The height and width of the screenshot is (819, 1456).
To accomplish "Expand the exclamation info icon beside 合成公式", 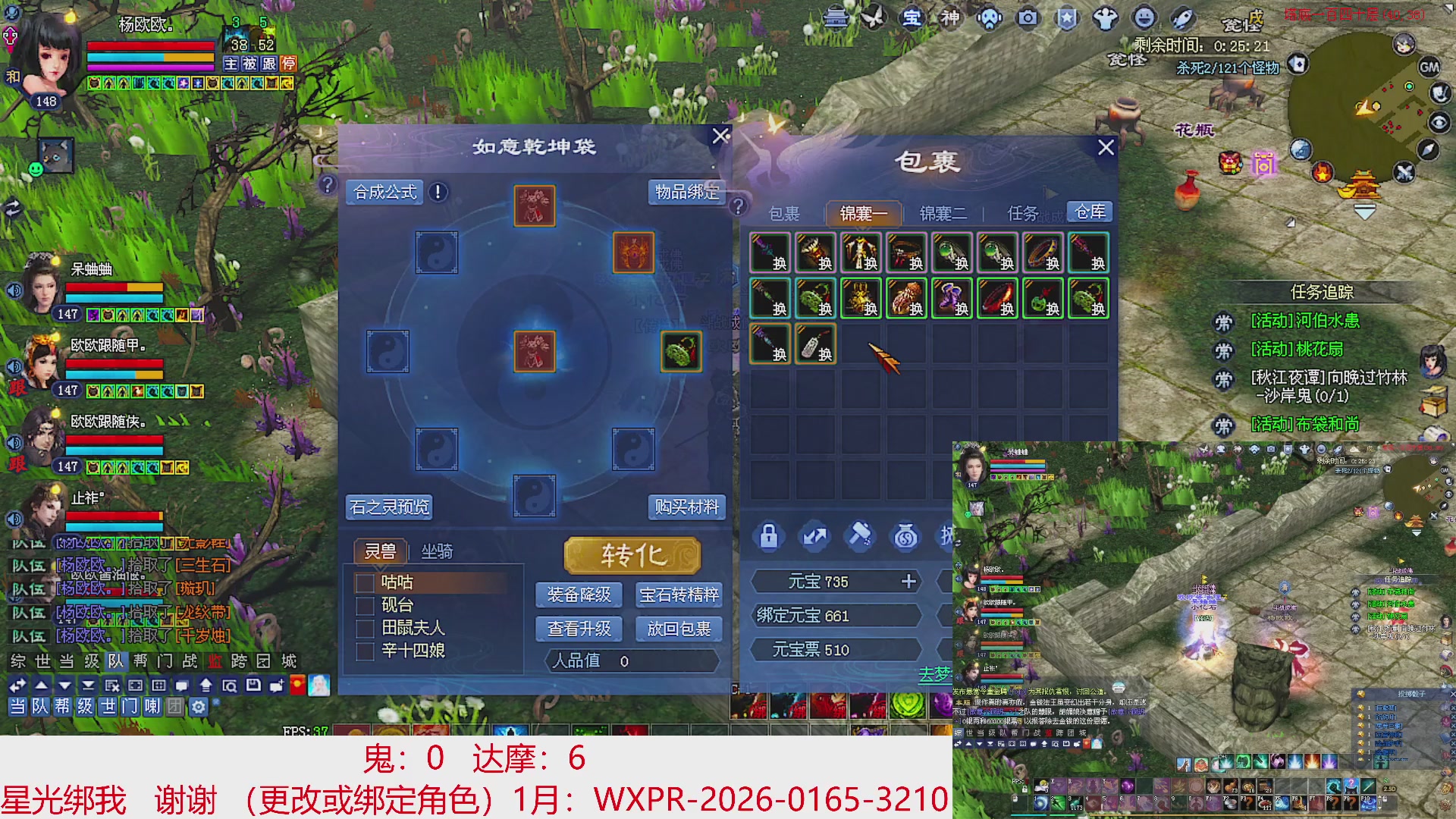I will click(x=437, y=193).
